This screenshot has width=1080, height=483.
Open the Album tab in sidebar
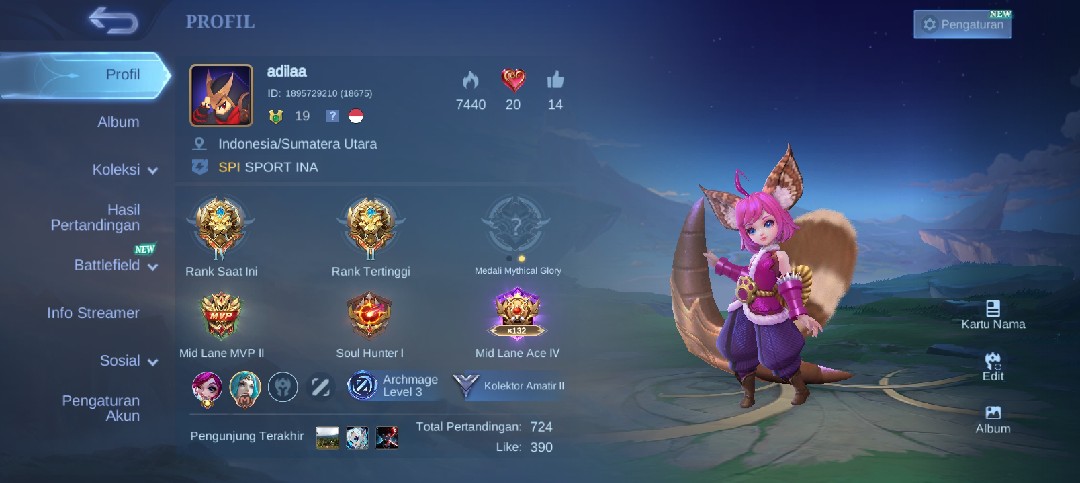pos(118,122)
